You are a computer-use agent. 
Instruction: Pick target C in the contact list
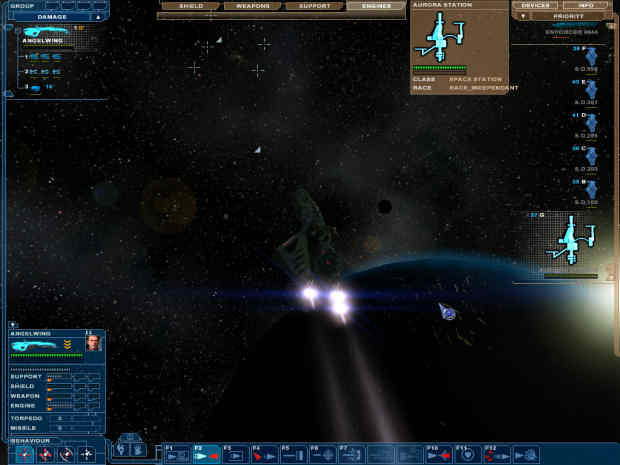[x=590, y=156]
